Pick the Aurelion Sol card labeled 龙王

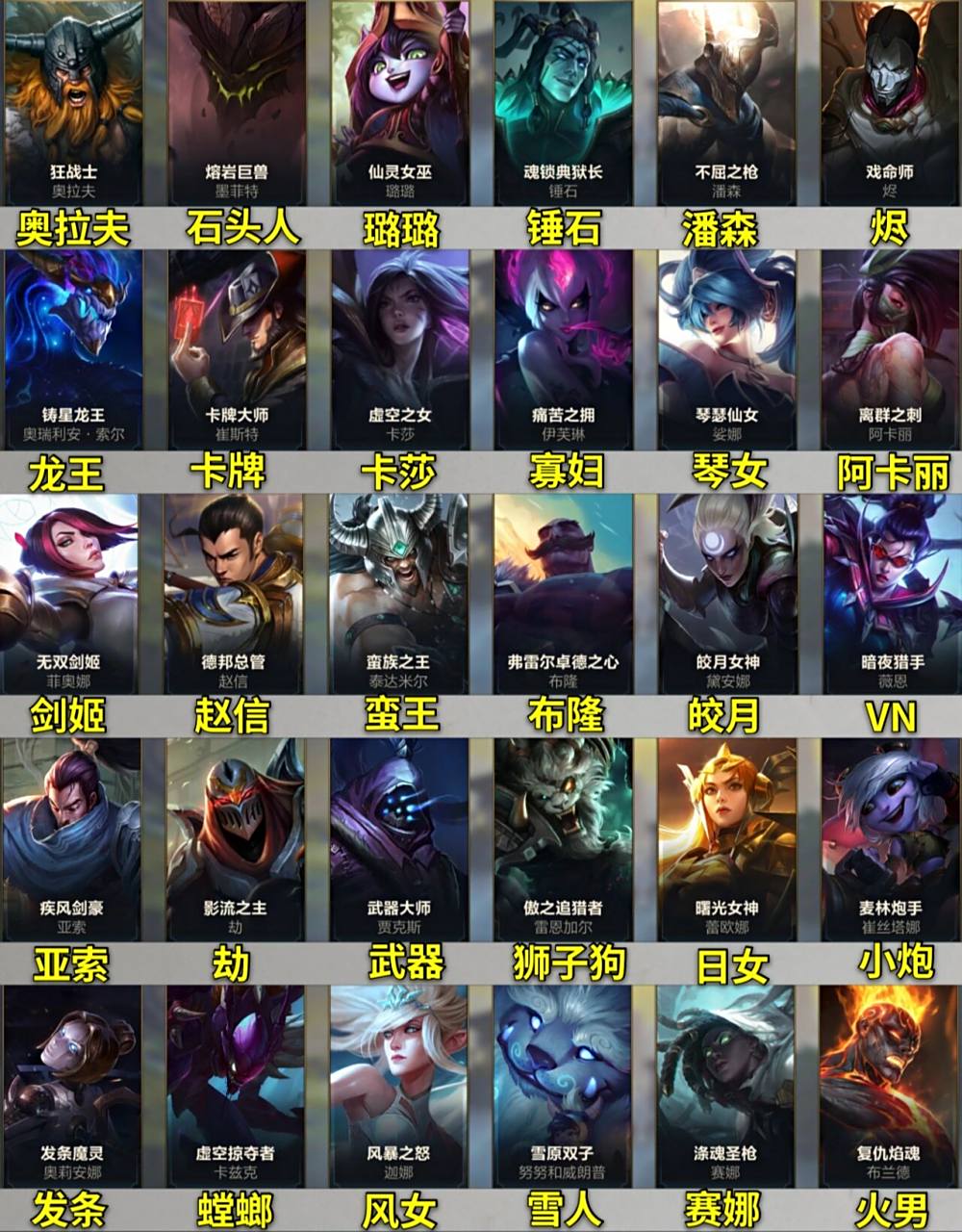point(73,348)
